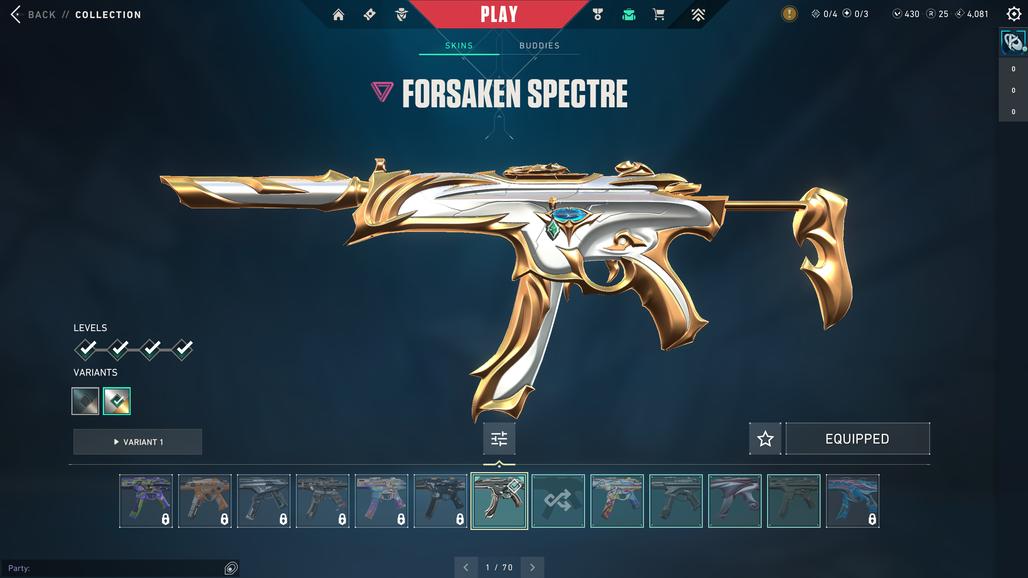Mark skin as favorite with star
Screen dimensions: 1028x578
pos(765,439)
